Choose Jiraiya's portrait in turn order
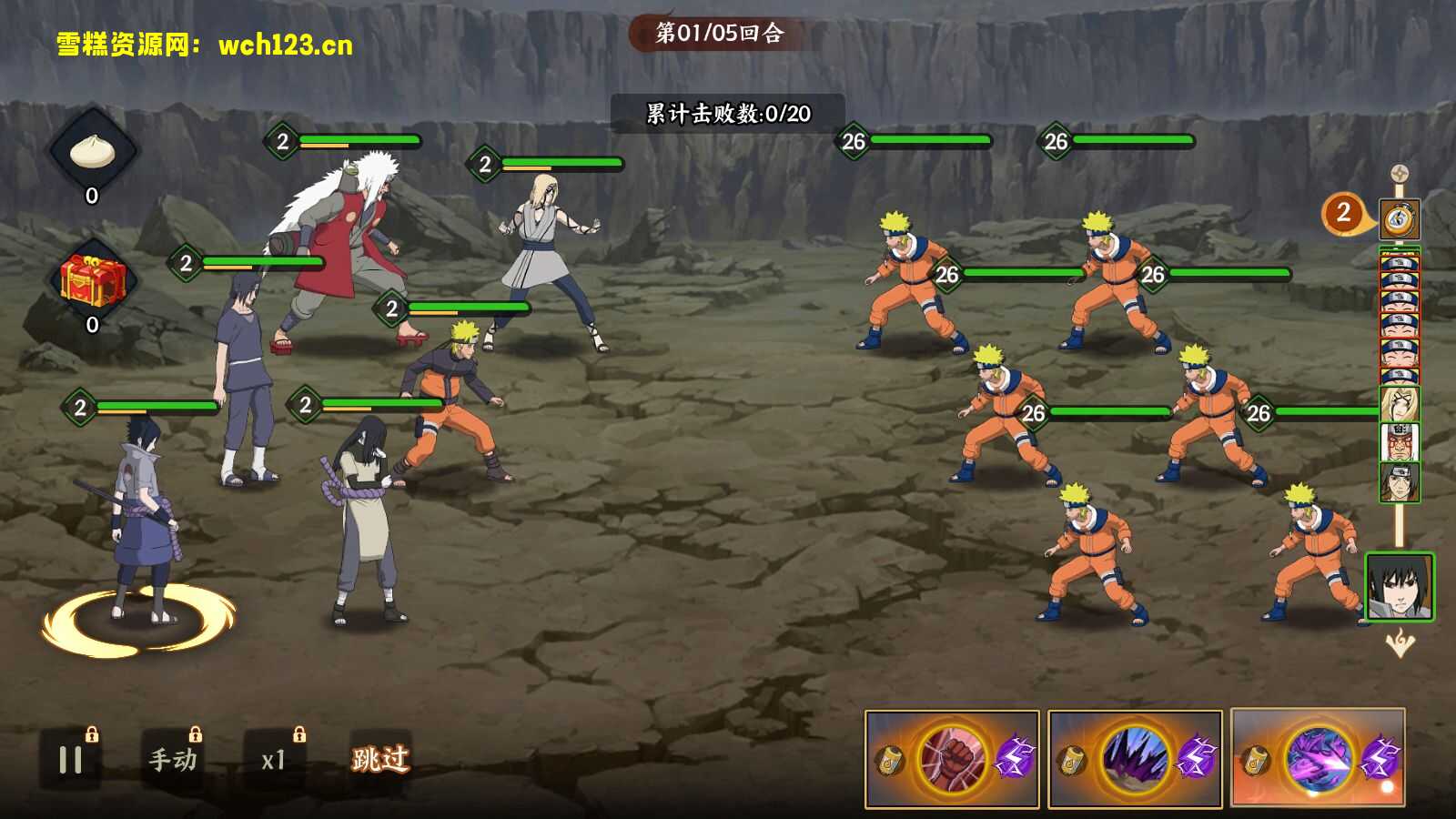 click(x=1400, y=442)
